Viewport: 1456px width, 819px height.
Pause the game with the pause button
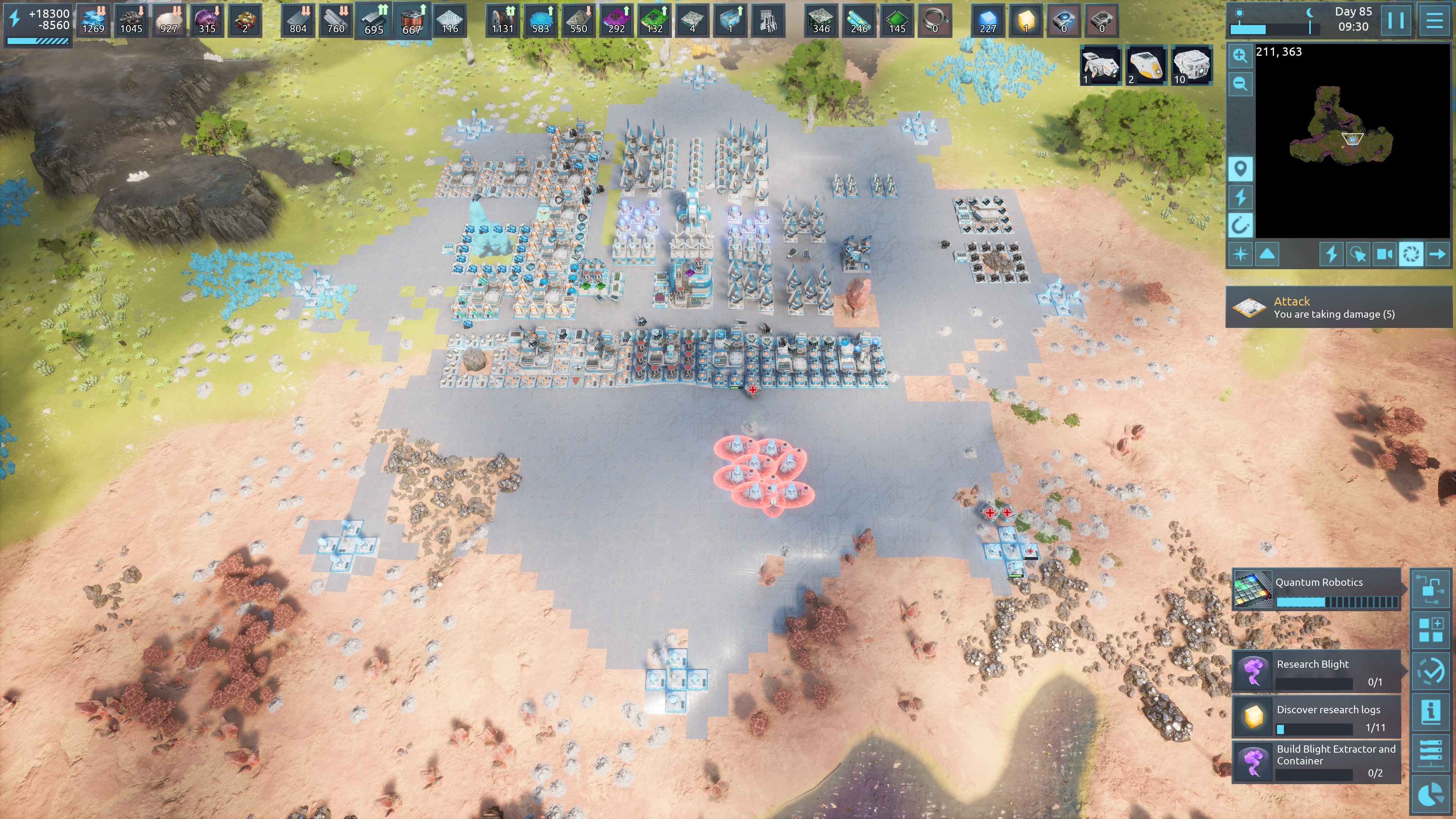[1395, 20]
